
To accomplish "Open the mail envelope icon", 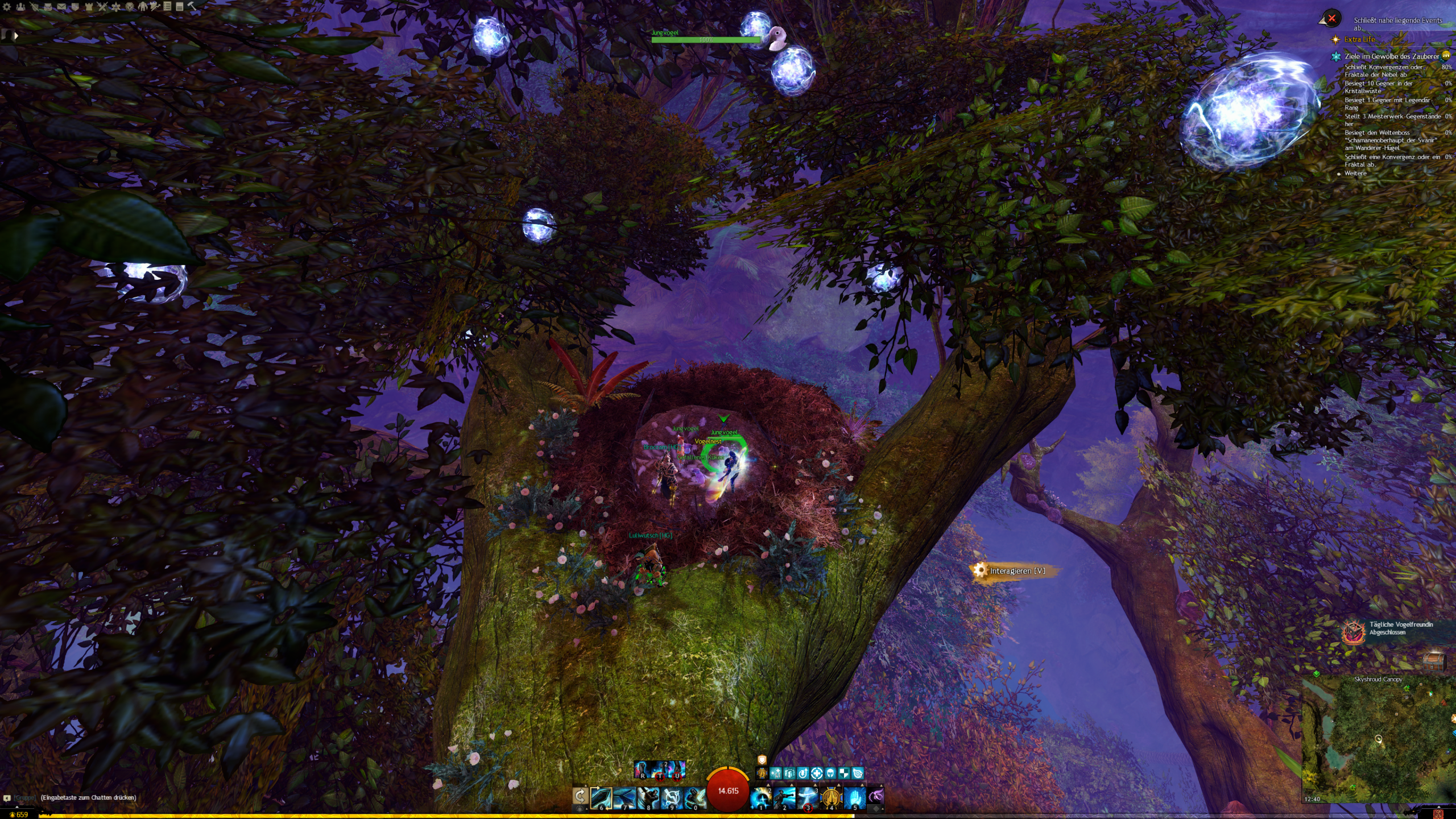I will pos(61,7).
